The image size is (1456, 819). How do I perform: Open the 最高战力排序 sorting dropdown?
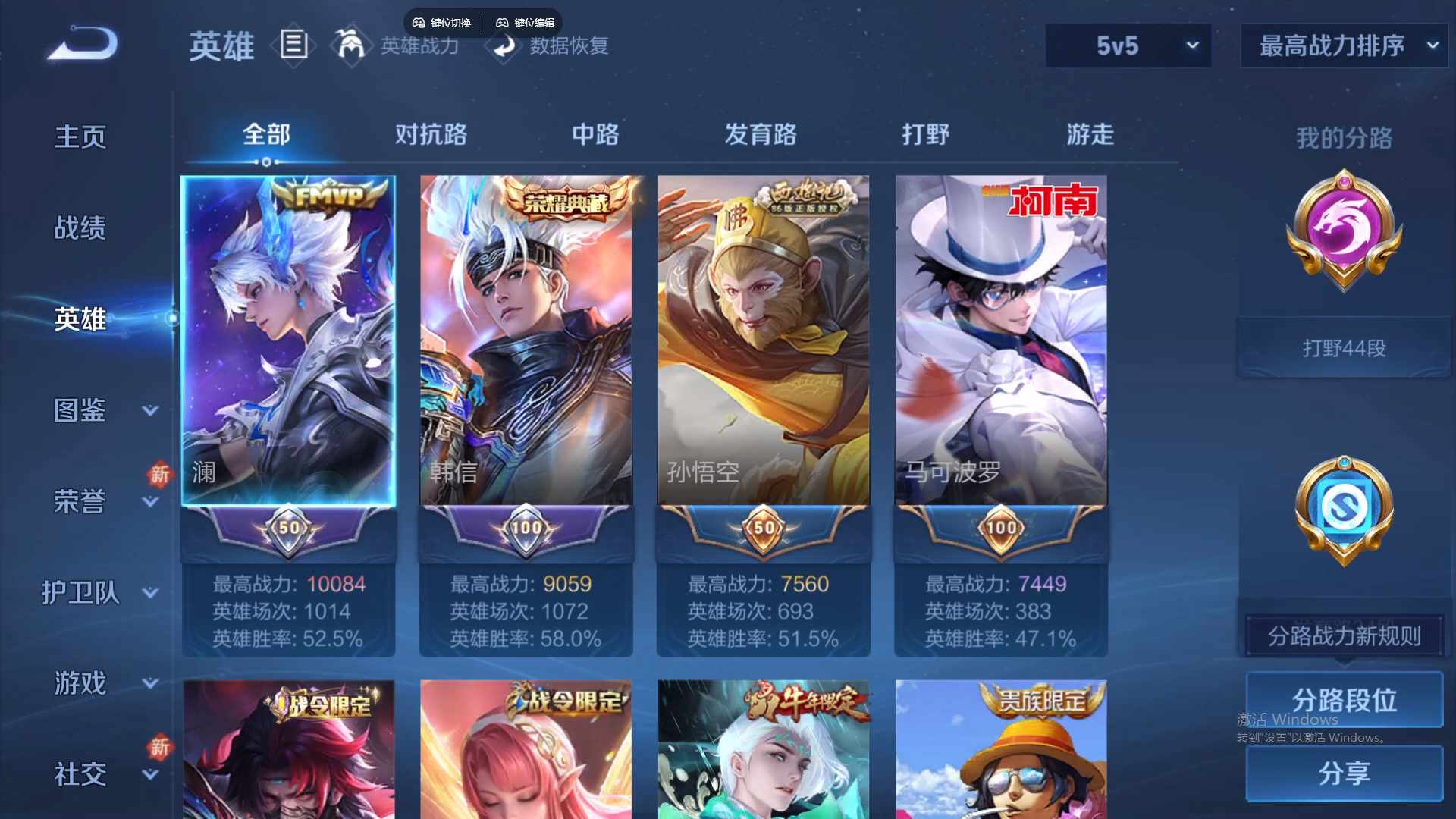coord(1342,45)
